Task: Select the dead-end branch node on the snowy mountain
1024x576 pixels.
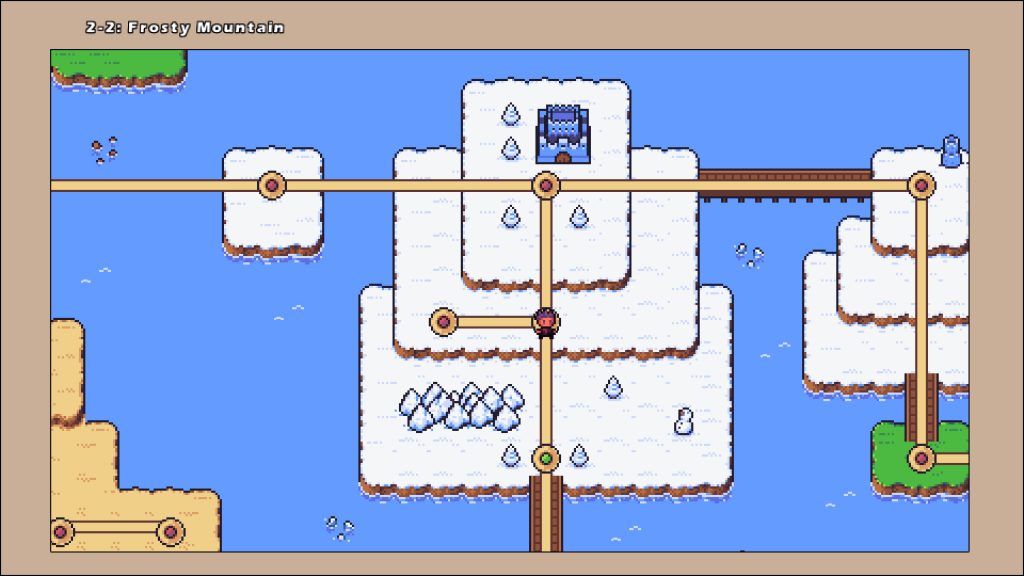Action: [443, 322]
